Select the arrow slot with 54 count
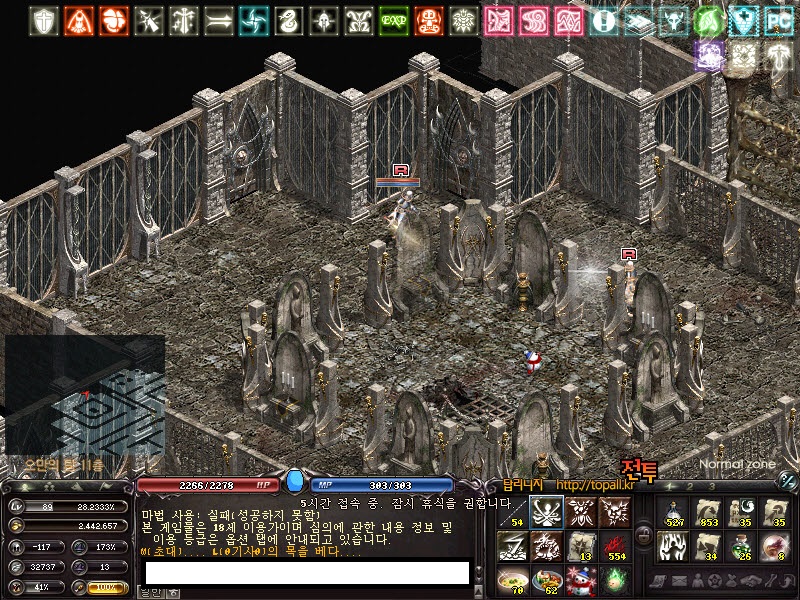800x600 pixels. 512,513
